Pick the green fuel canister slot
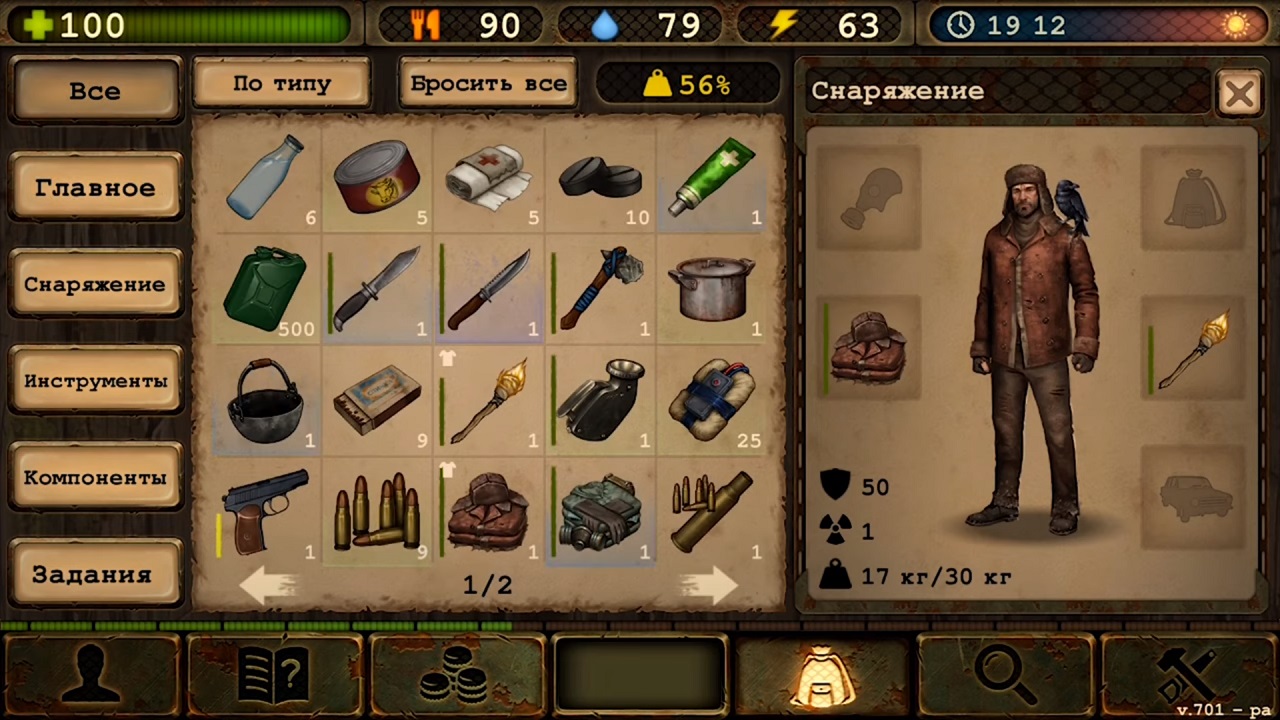 coord(265,289)
